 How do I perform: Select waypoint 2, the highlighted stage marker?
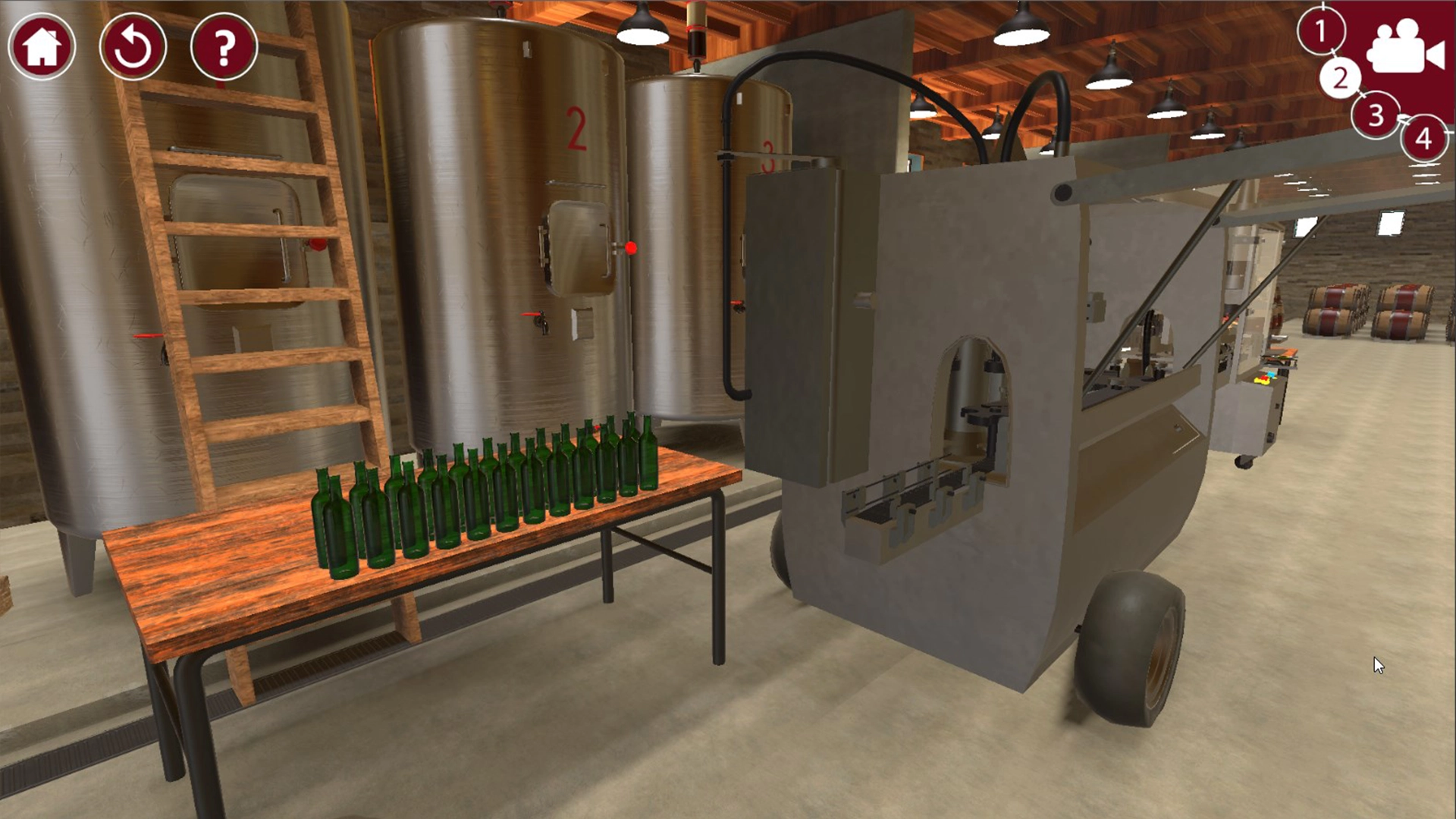coord(1342,78)
